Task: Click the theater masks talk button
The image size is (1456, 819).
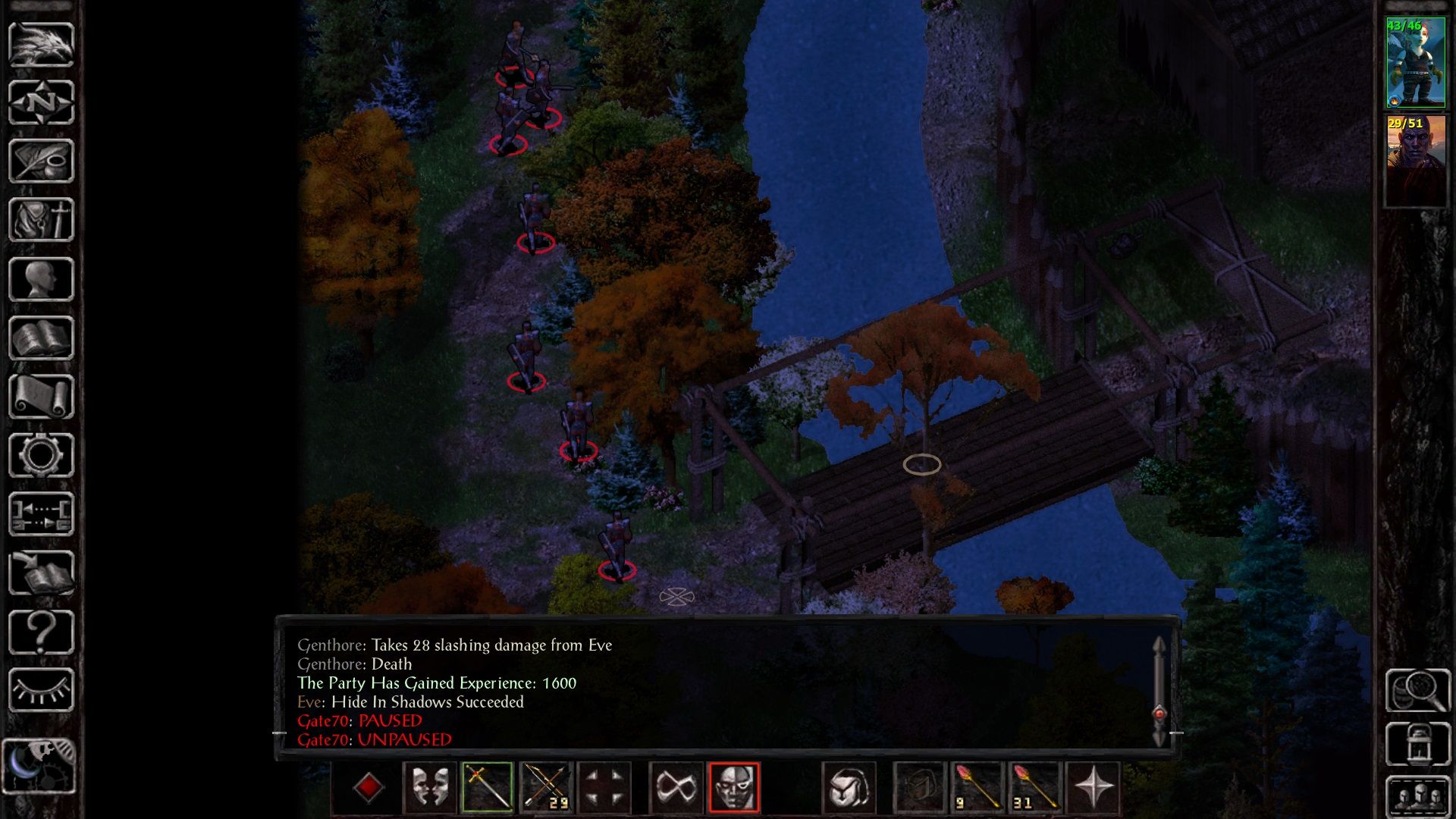Action: point(429,787)
